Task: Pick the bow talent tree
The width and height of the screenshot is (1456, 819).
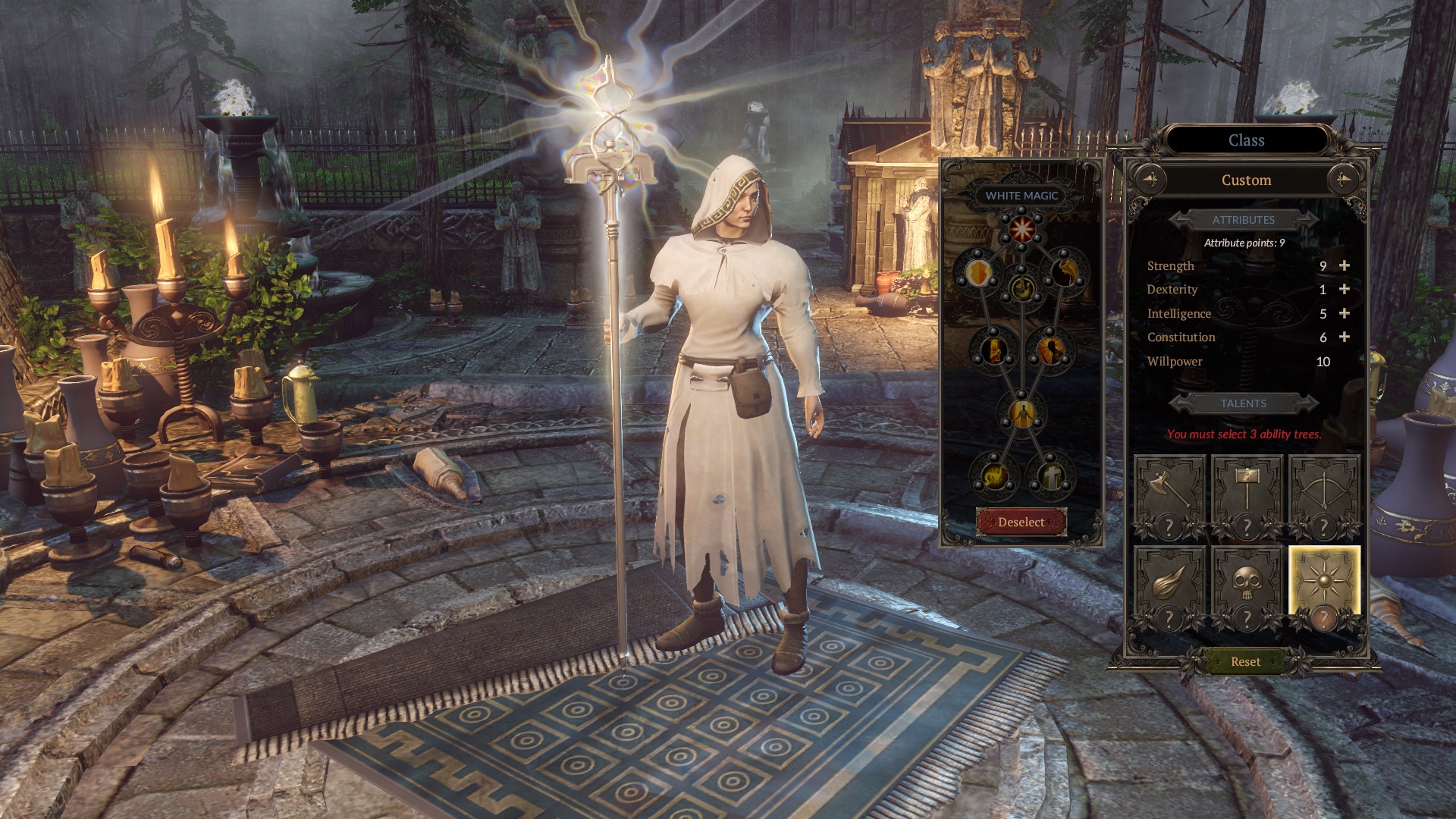Action: click(x=1324, y=494)
